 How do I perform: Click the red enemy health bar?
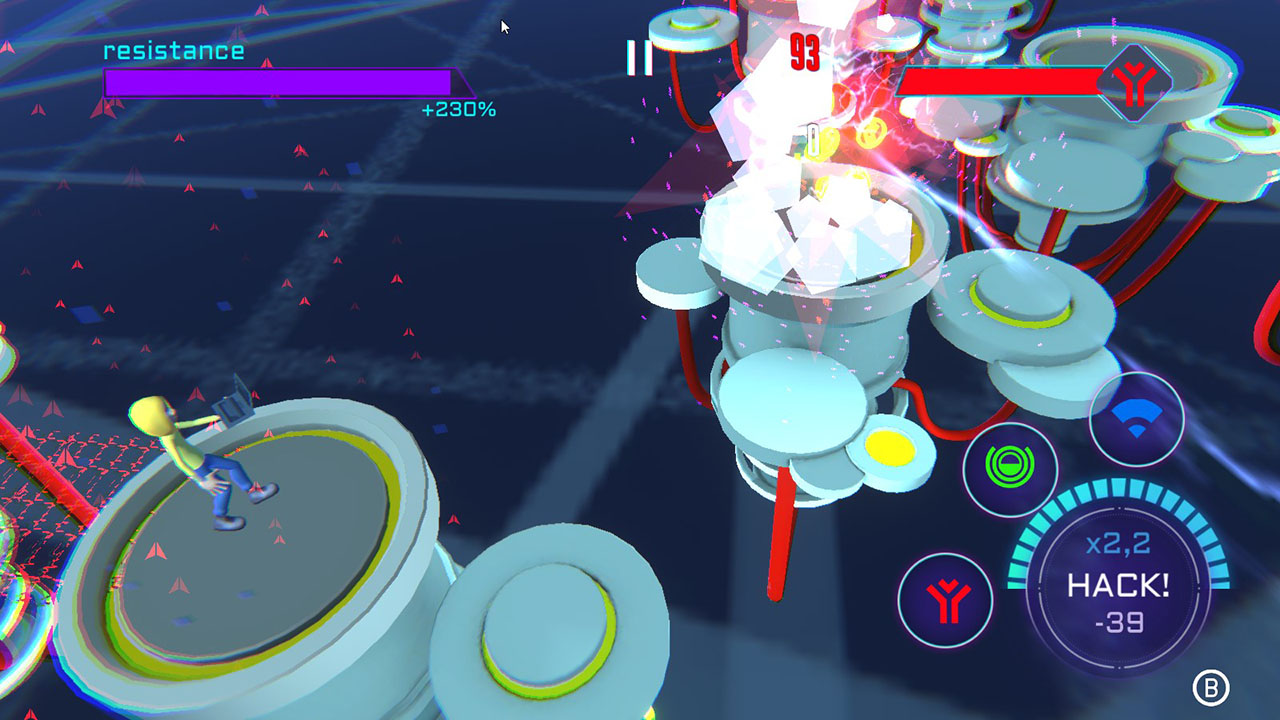tap(1000, 79)
